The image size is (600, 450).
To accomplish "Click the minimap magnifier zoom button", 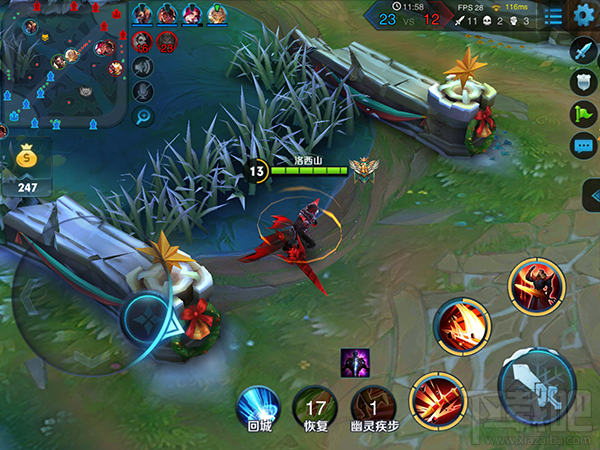I will pos(143,116).
